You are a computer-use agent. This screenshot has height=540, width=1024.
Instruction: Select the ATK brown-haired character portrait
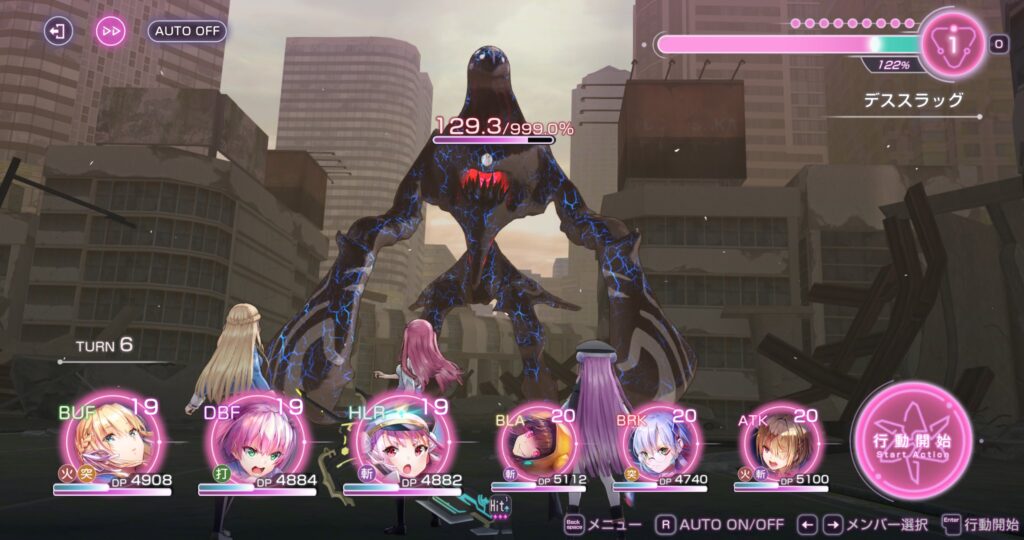[780, 441]
